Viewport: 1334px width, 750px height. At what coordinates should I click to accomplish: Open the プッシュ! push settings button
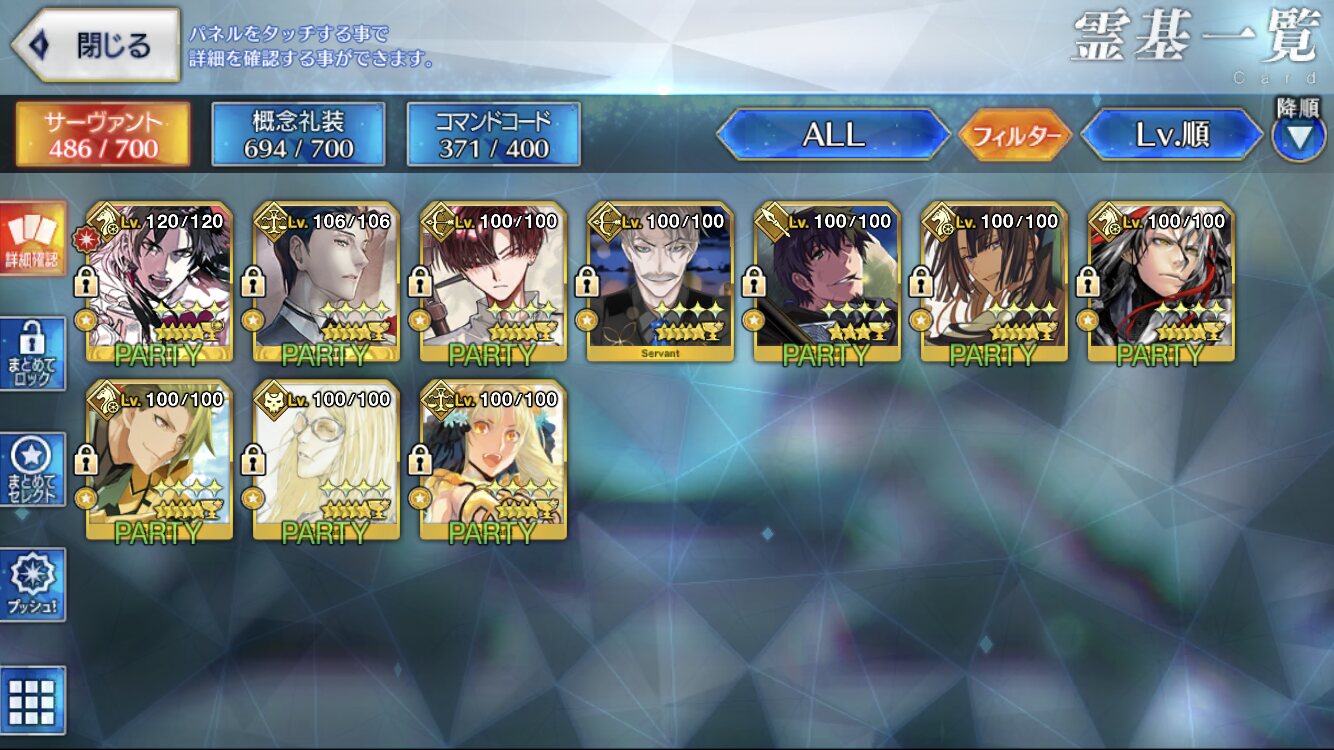(x=32, y=584)
